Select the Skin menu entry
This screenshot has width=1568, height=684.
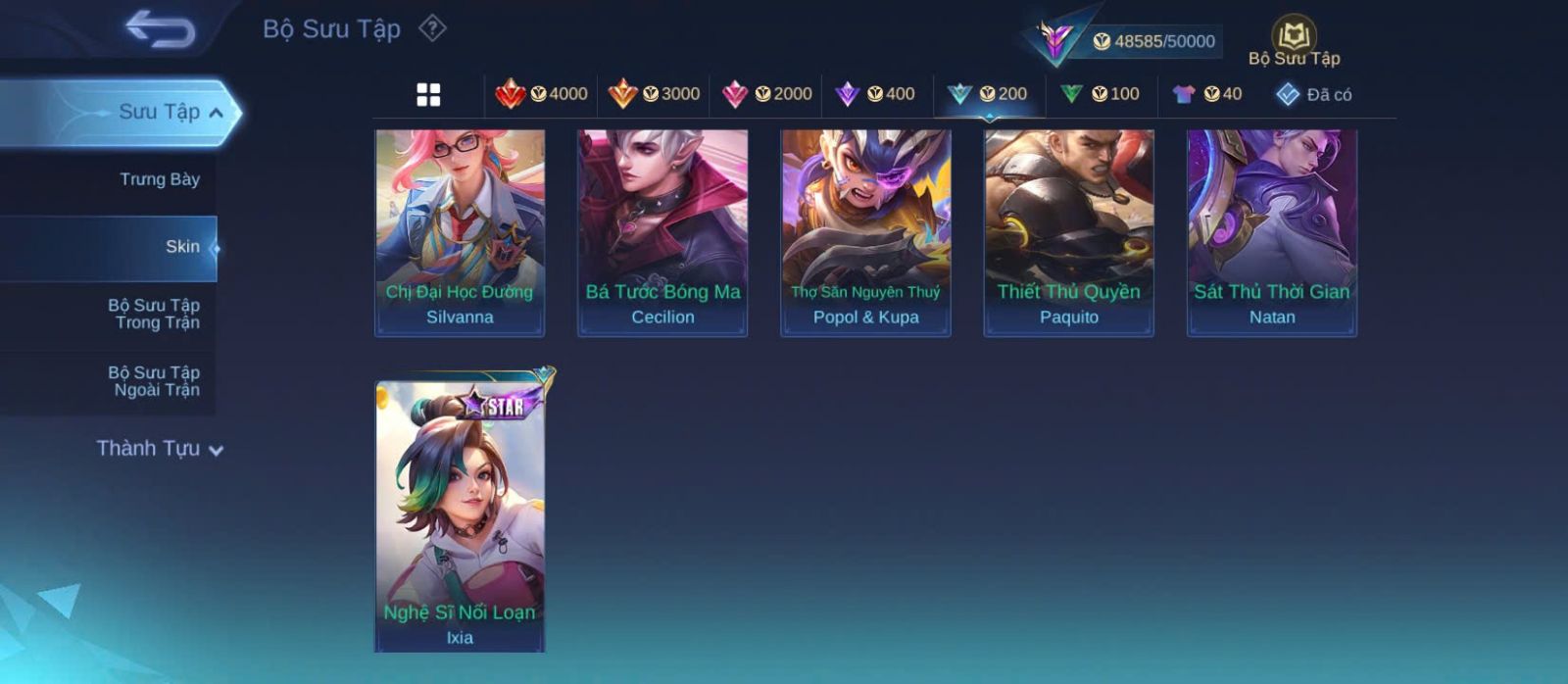(181, 247)
